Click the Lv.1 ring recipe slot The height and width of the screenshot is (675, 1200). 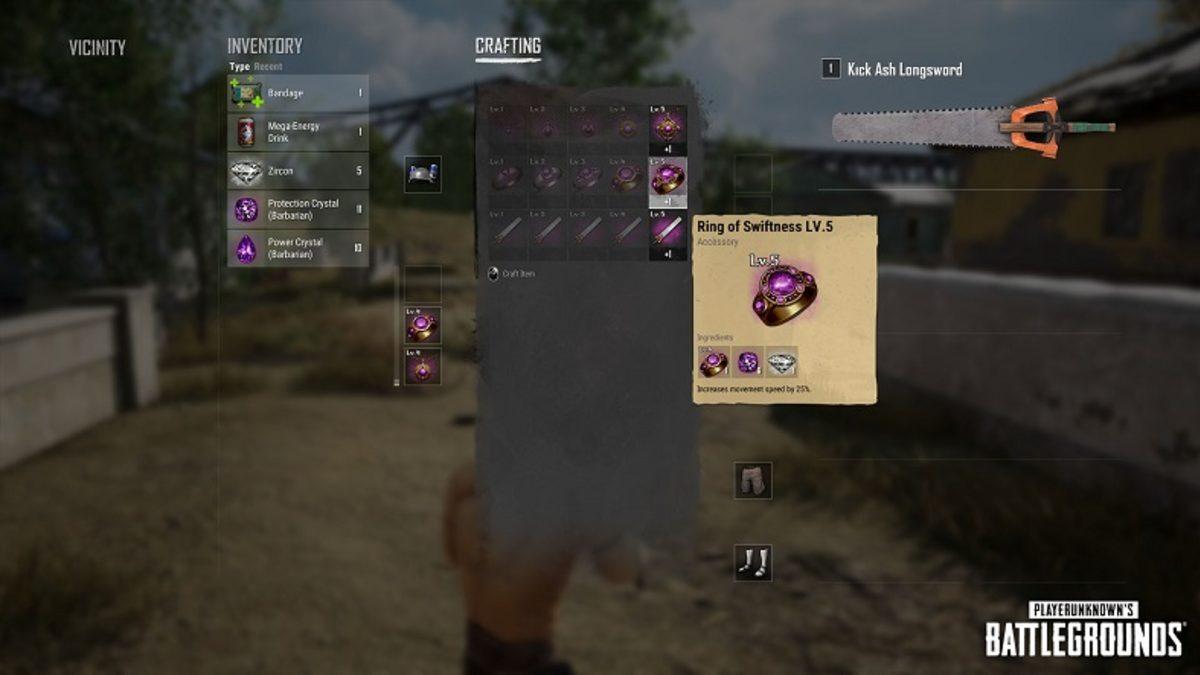coord(508,178)
